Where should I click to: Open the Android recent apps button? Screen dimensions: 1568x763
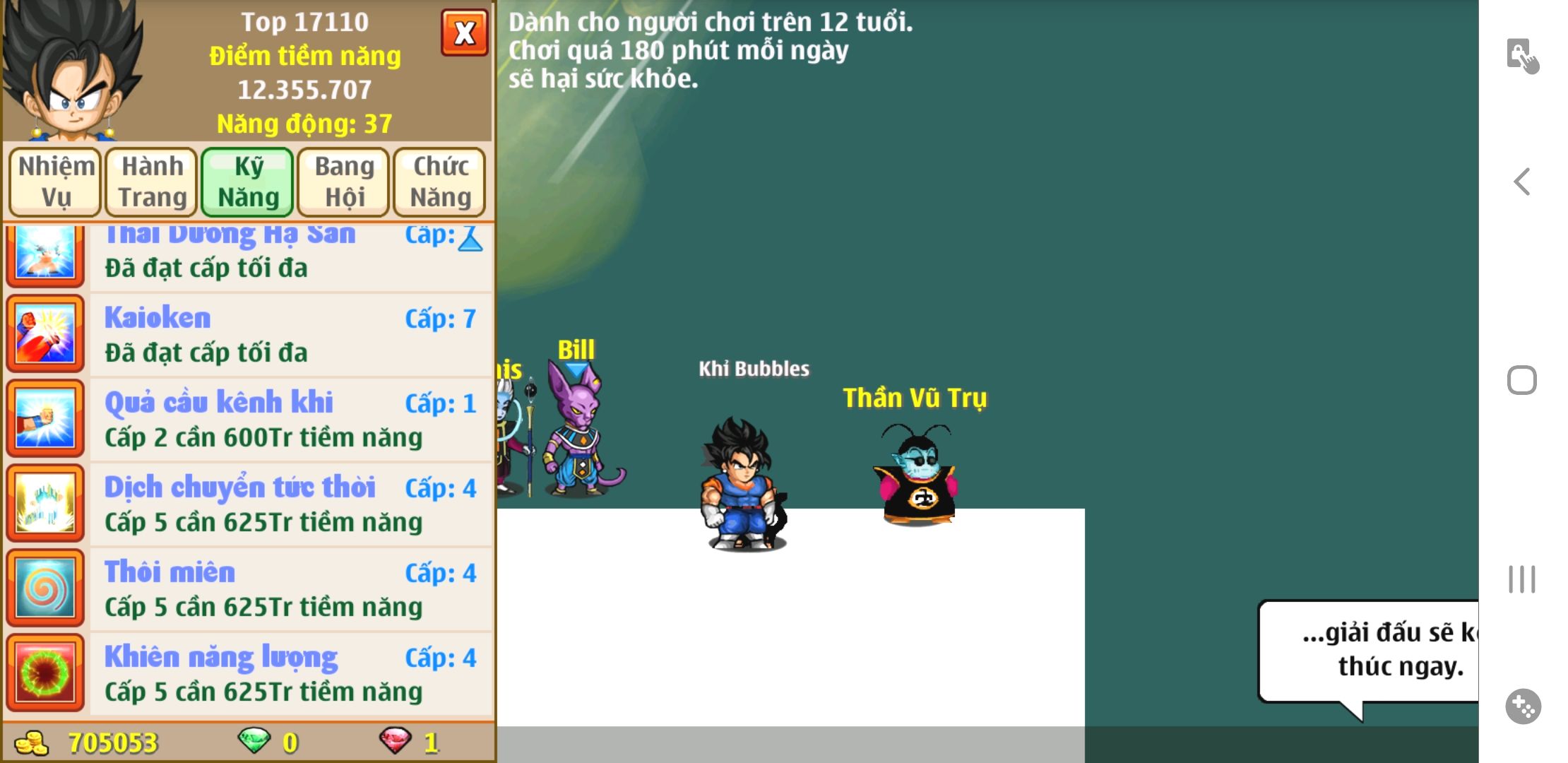(x=1522, y=579)
